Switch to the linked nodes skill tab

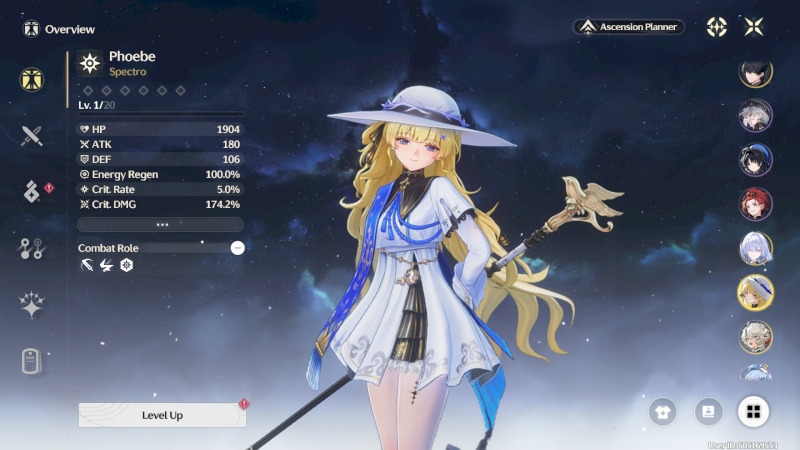[31, 249]
